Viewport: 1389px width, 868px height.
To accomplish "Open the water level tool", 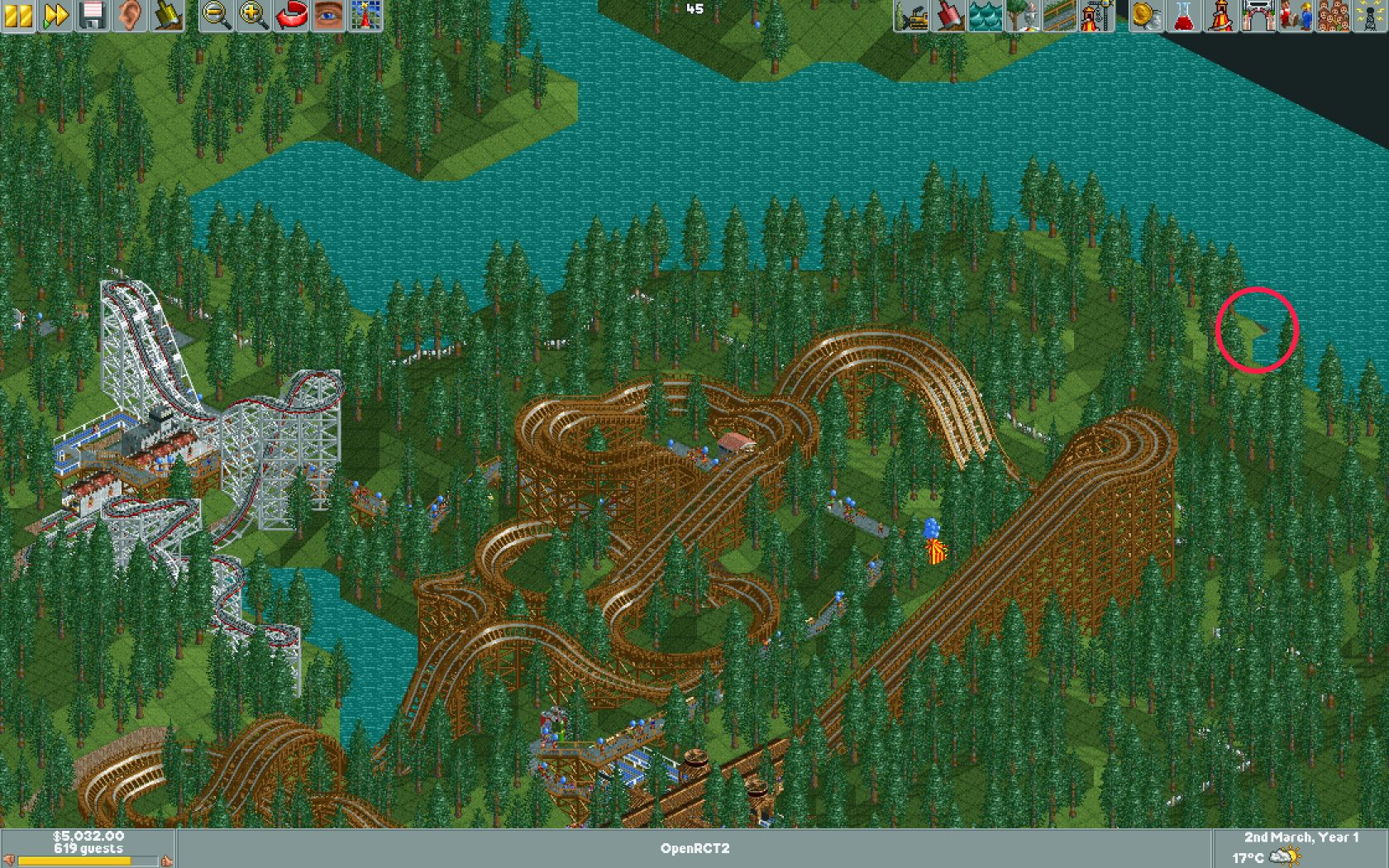I will [985, 14].
